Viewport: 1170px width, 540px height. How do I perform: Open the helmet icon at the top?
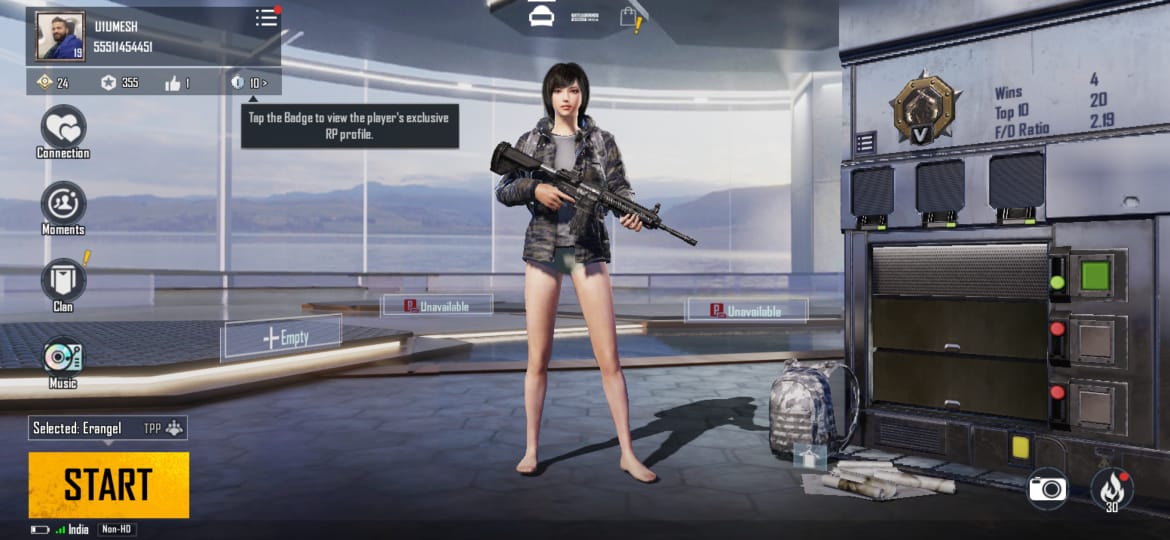541,17
